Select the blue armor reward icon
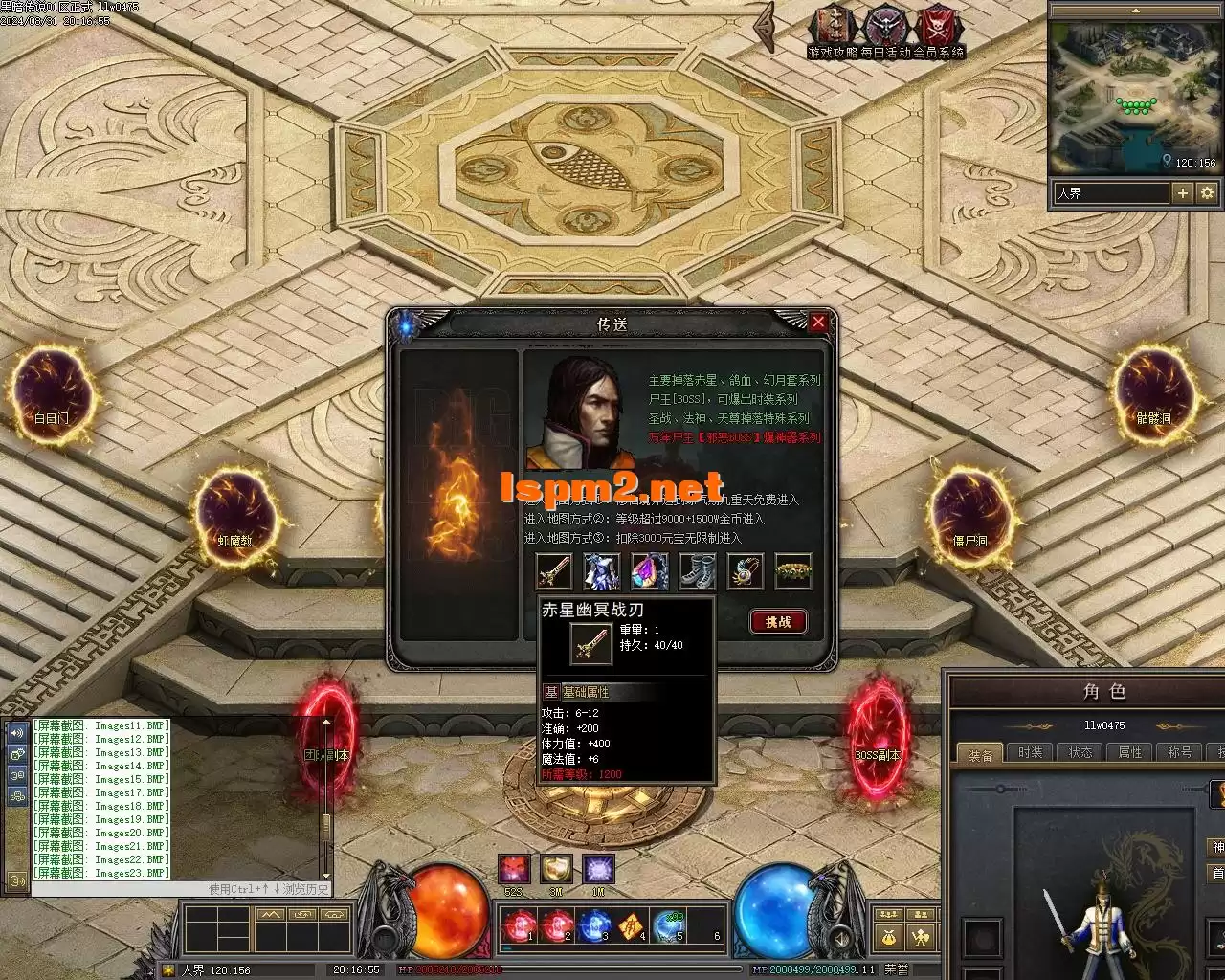Image resolution: width=1225 pixels, height=980 pixels. point(601,571)
